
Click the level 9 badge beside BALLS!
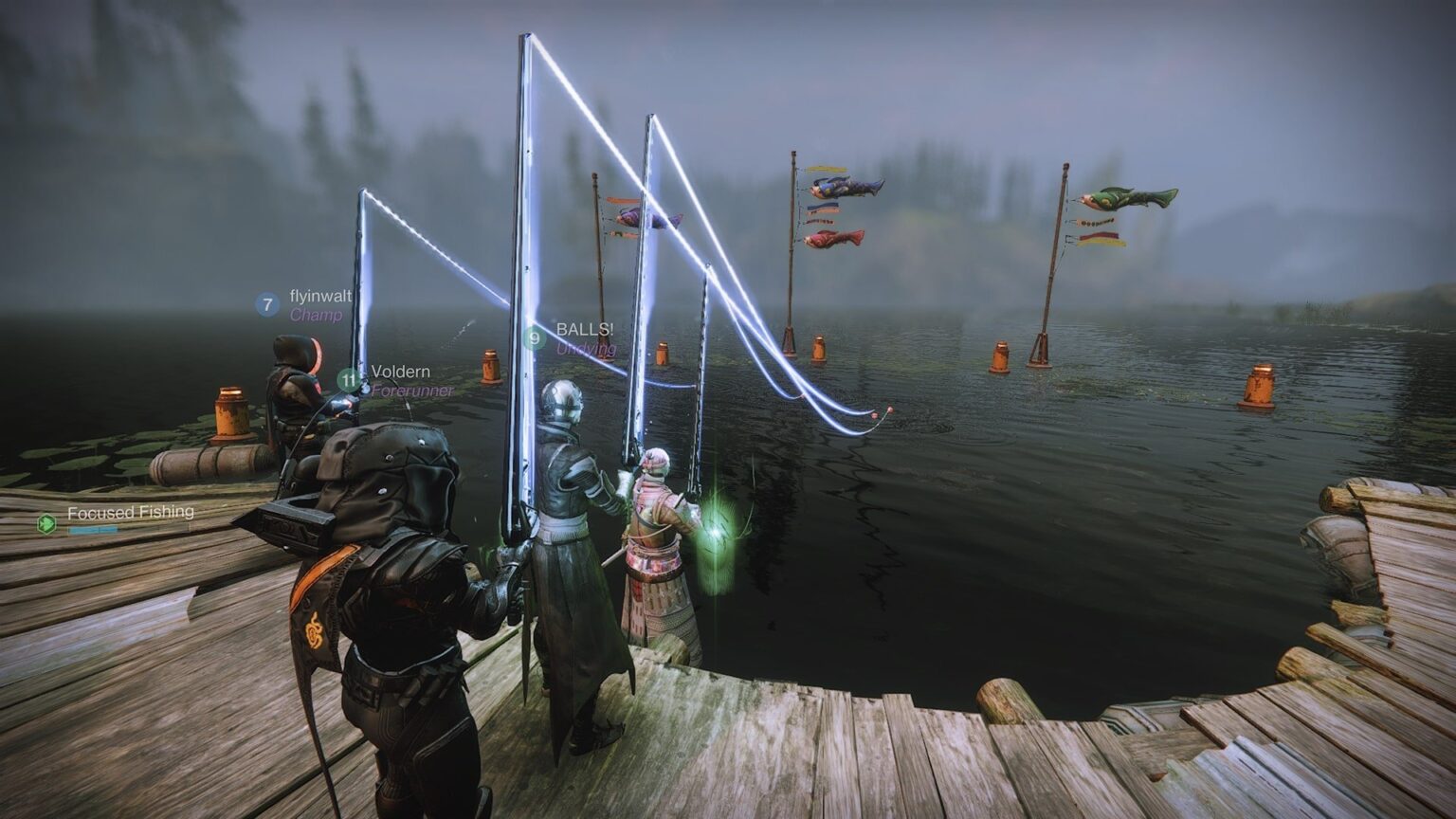(534, 337)
